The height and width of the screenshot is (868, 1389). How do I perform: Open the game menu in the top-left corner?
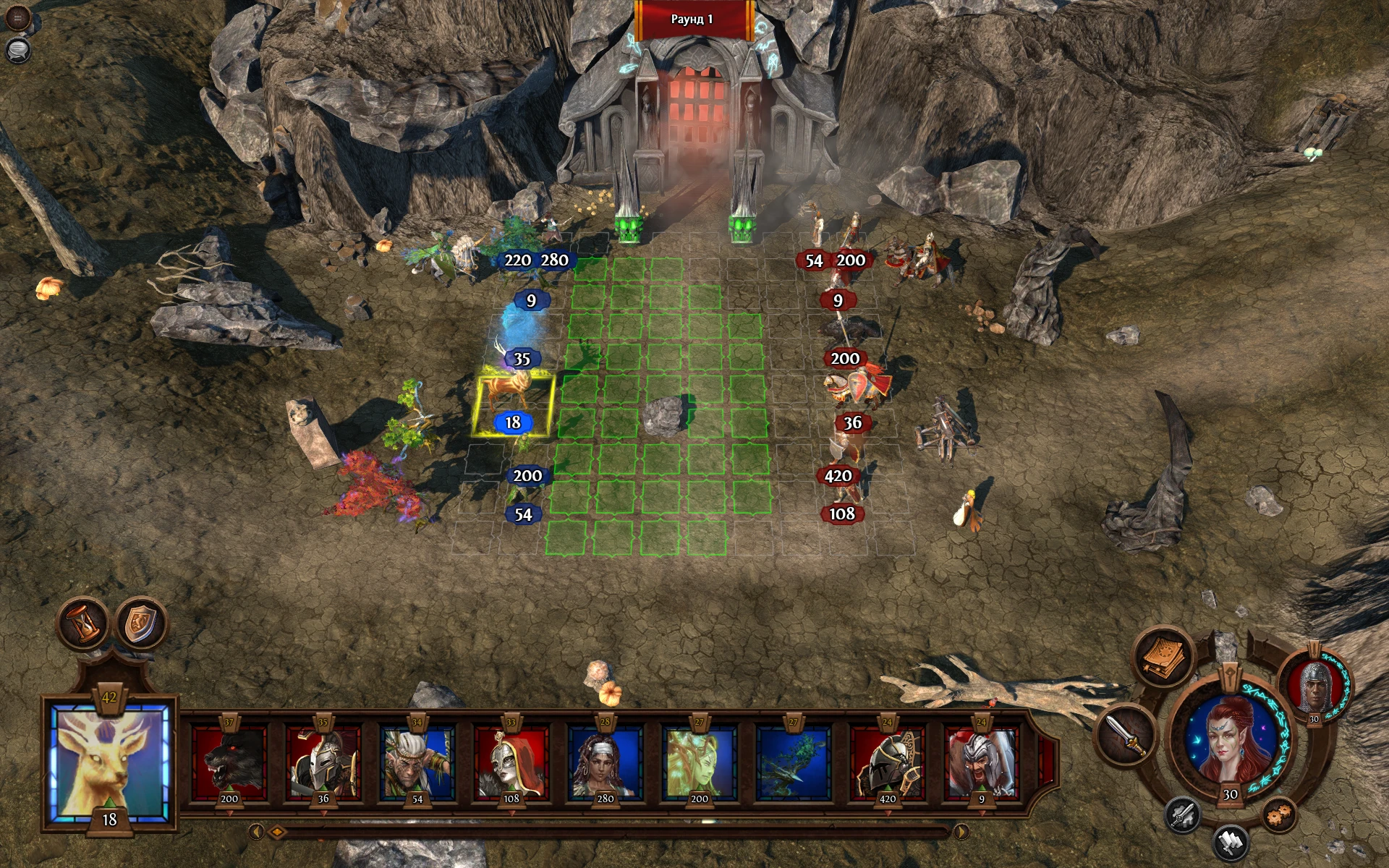17,18
